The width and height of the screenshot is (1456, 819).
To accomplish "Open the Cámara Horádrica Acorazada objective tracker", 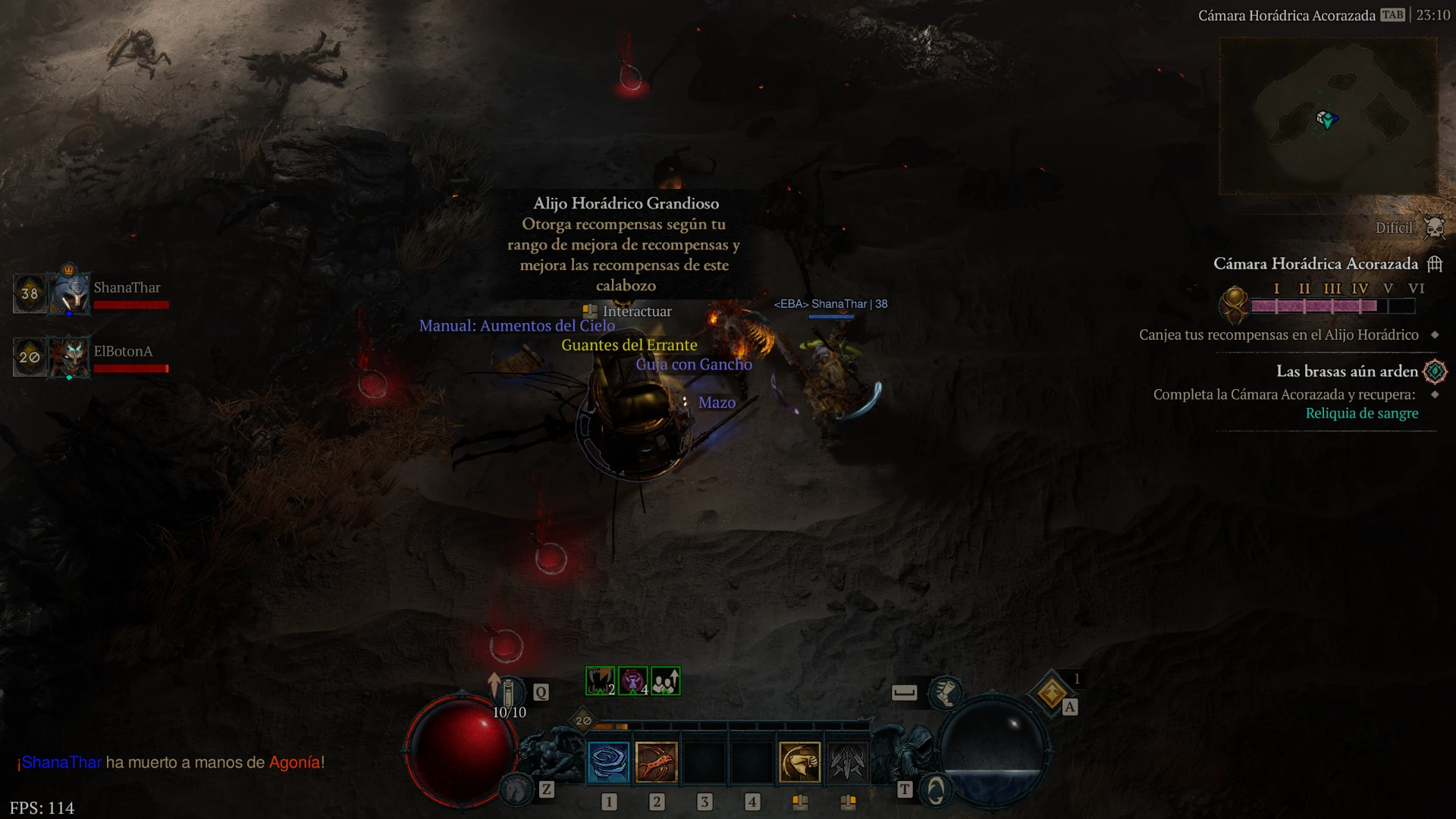I will pos(1316,264).
